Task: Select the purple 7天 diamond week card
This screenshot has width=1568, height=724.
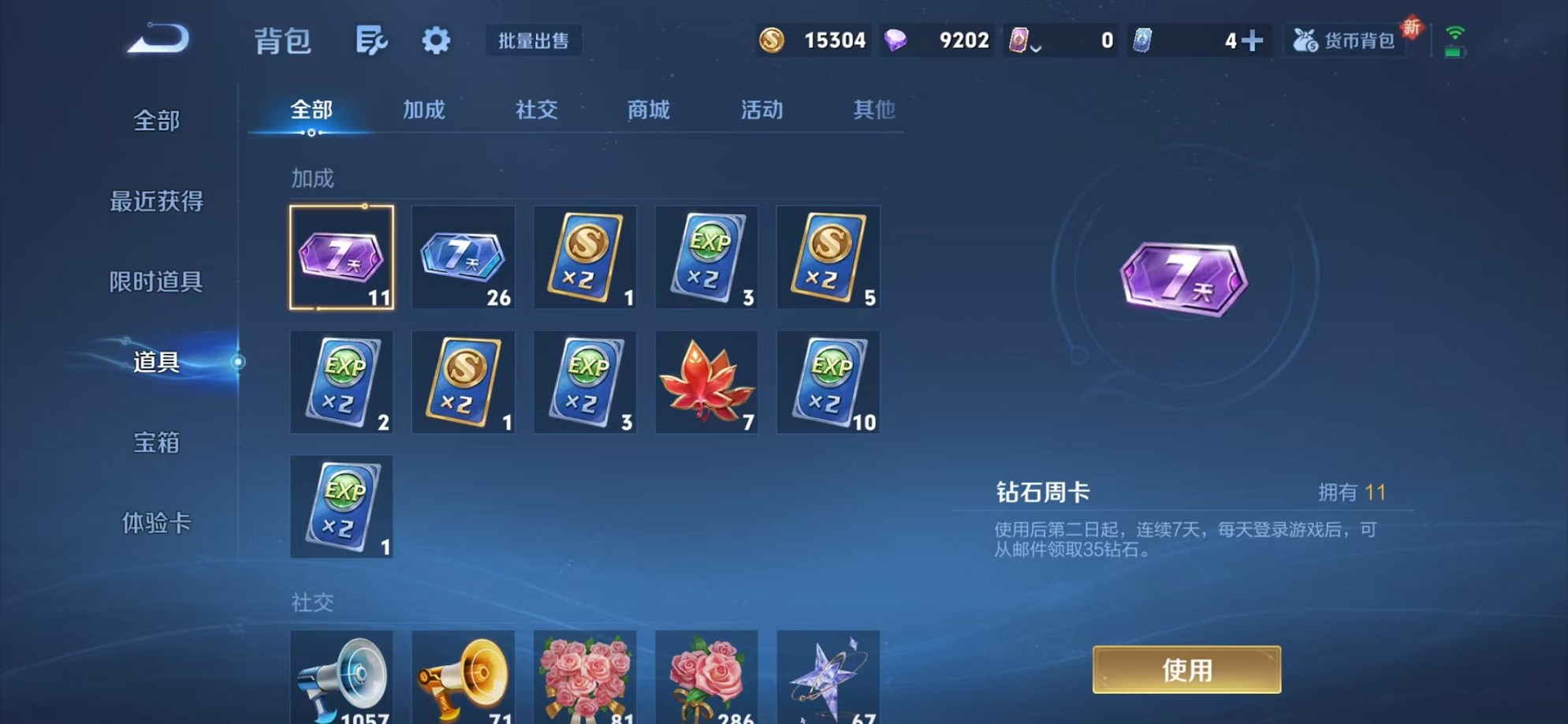Action: (341, 260)
